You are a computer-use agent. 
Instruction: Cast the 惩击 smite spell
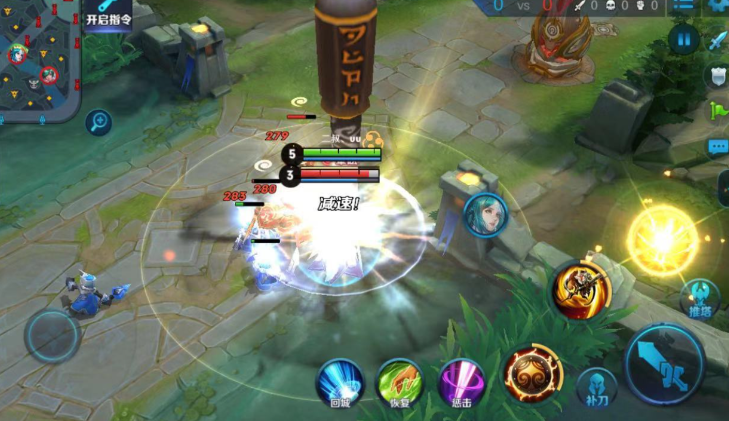coord(462,384)
